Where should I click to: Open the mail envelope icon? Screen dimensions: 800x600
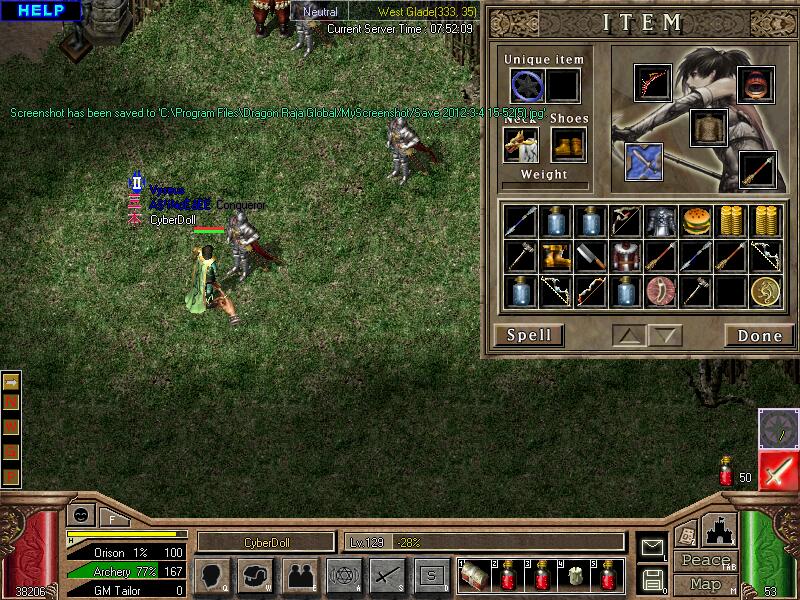(x=652, y=547)
